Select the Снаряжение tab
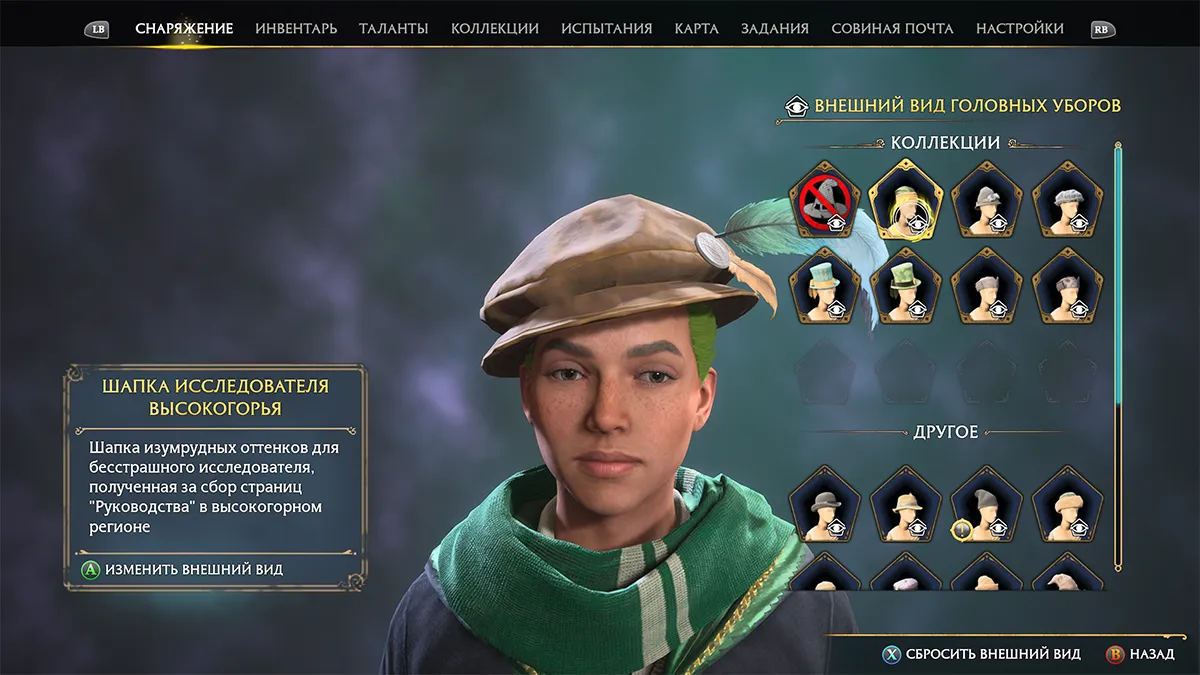This screenshot has height=675, width=1200. pos(184,29)
